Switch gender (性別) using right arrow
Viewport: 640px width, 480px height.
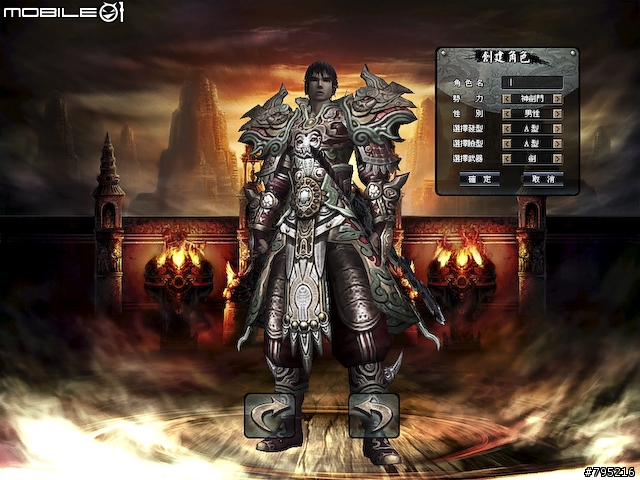click(x=557, y=113)
